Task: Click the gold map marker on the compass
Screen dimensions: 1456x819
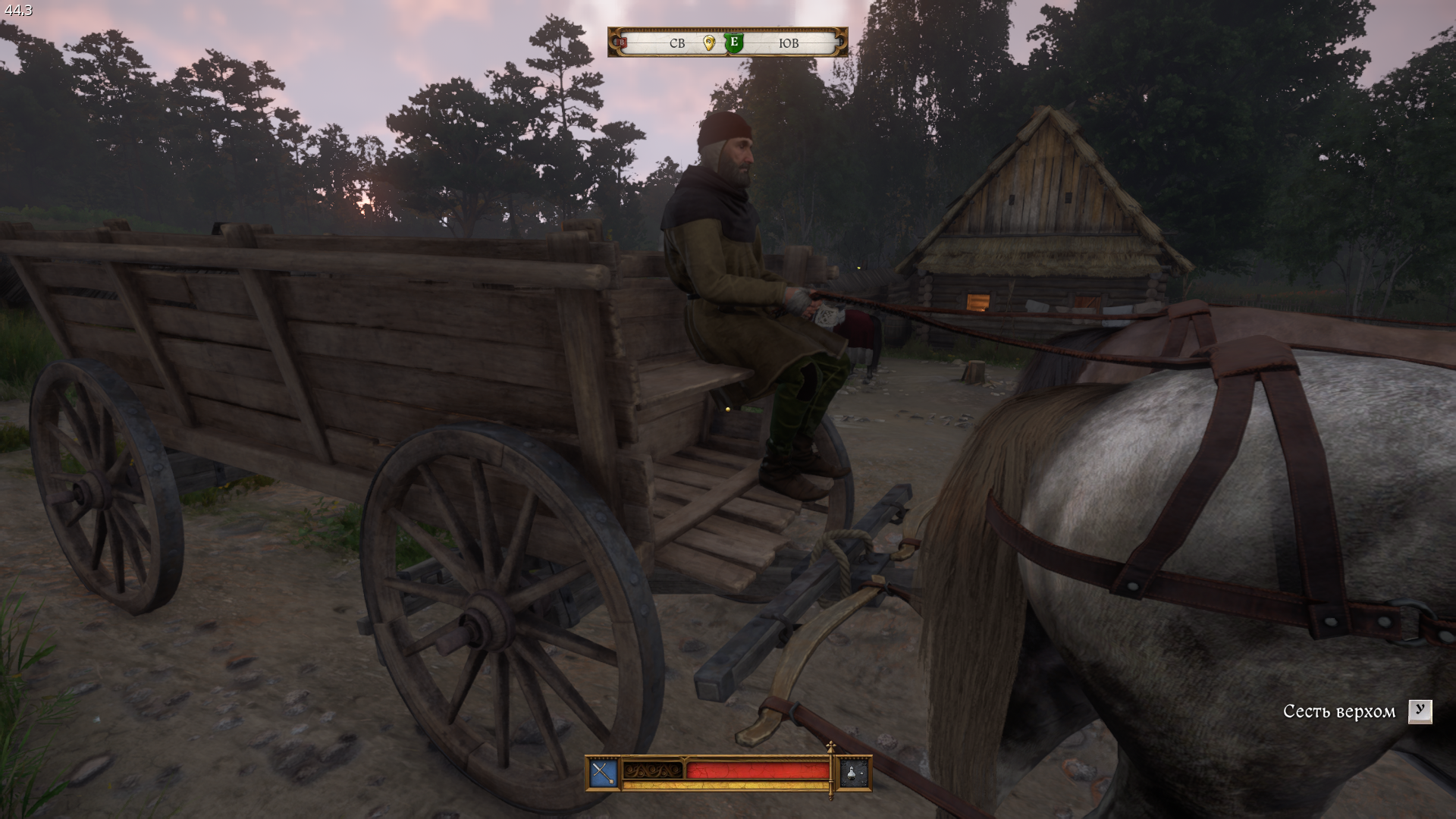Action: [709, 43]
